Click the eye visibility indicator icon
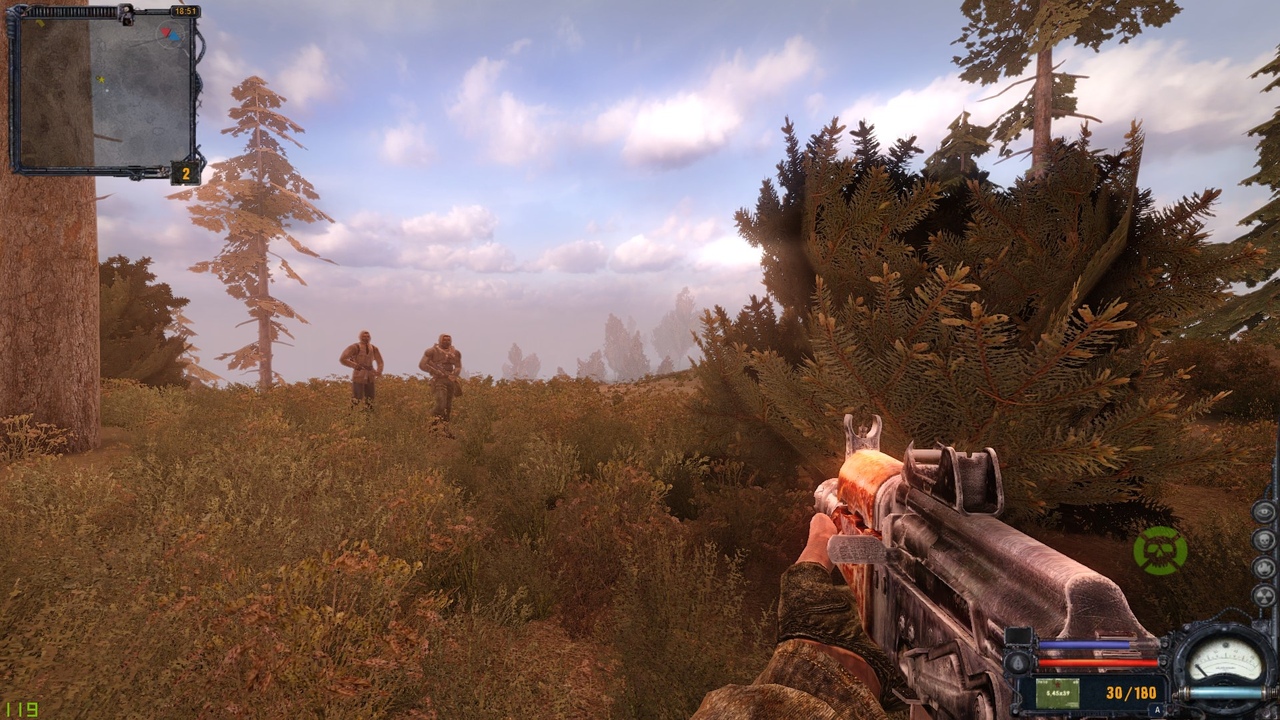Image resolution: width=1280 pixels, height=720 pixels. [x=1264, y=512]
